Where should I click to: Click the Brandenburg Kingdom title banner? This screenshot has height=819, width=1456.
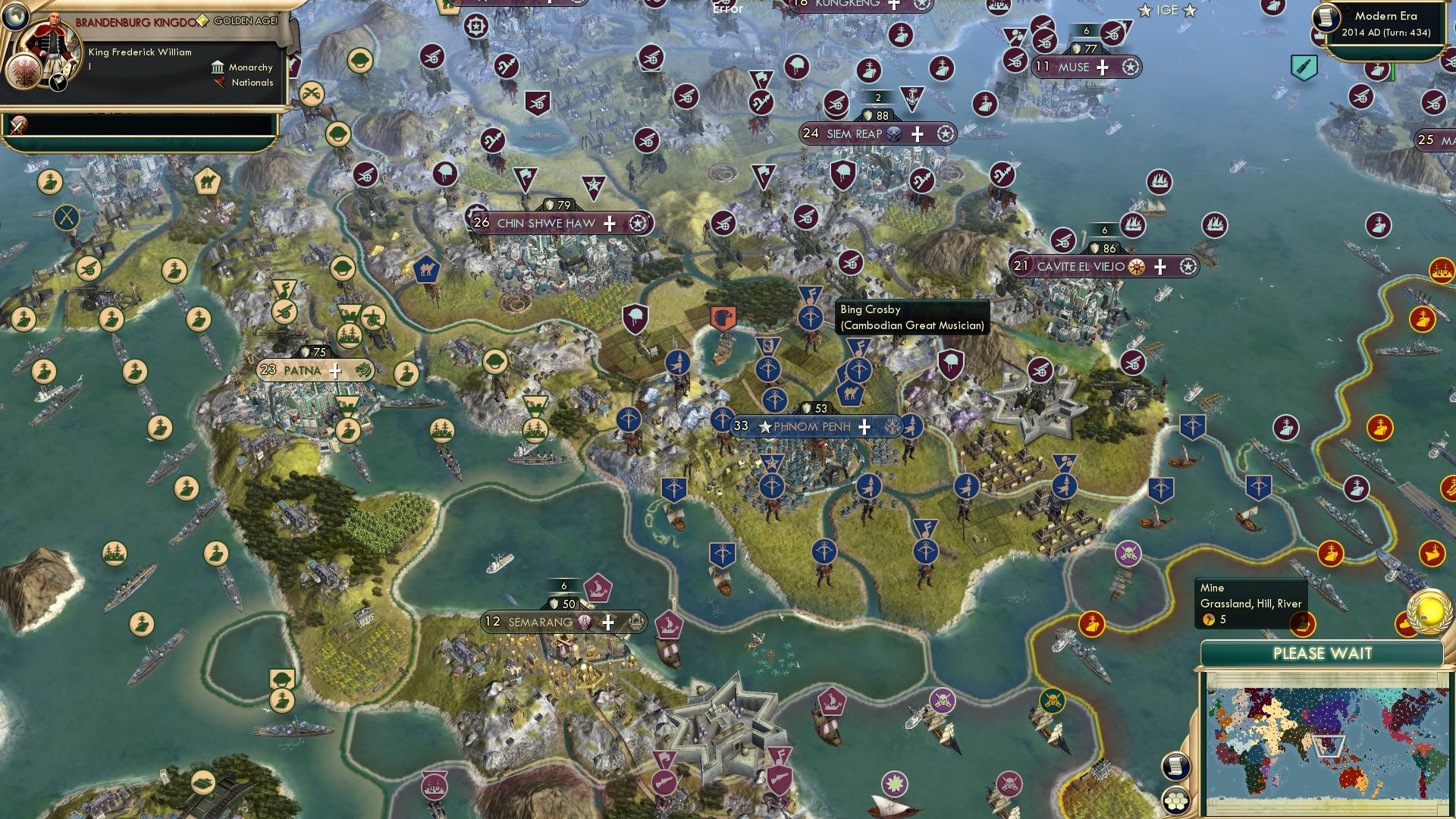click(133, 22)
